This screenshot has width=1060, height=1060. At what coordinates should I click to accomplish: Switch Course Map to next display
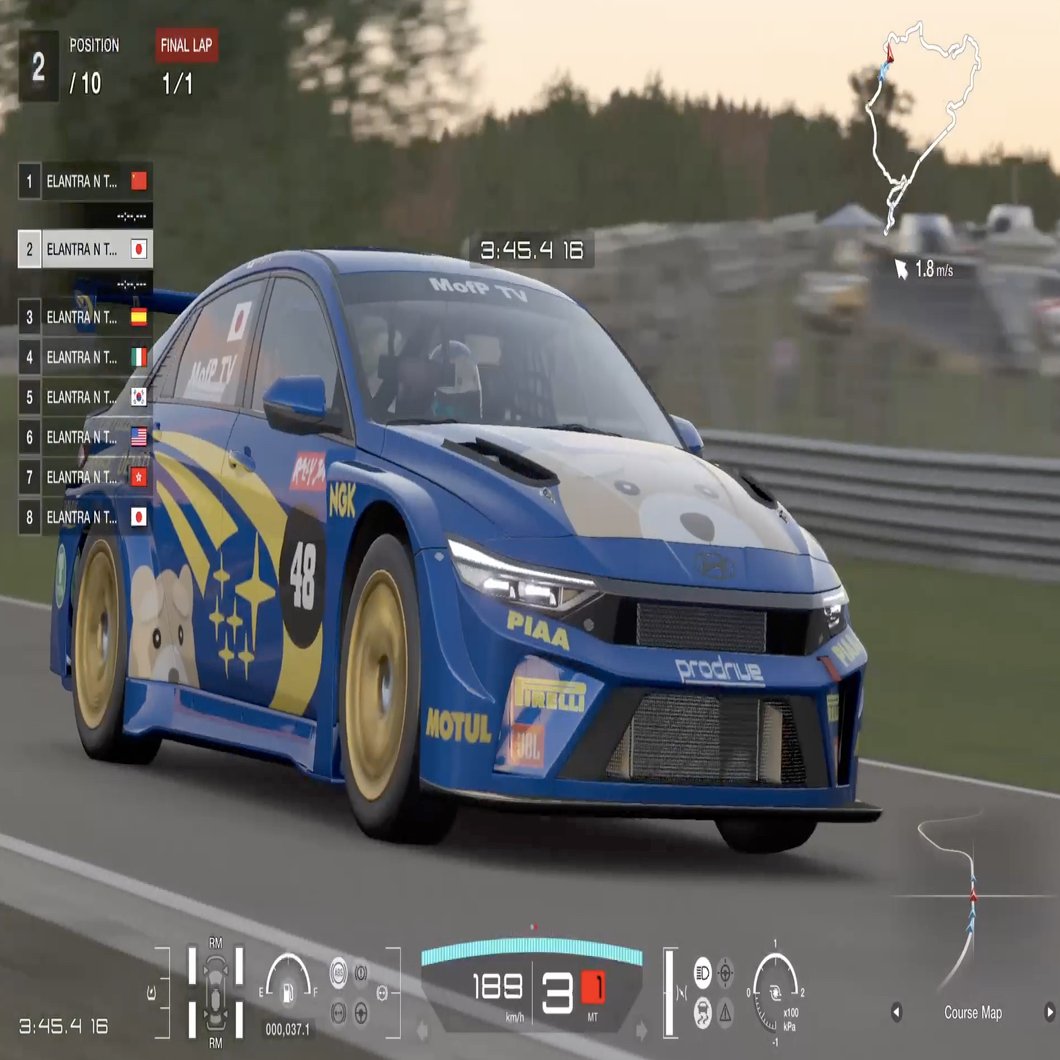(1049, 1012)
